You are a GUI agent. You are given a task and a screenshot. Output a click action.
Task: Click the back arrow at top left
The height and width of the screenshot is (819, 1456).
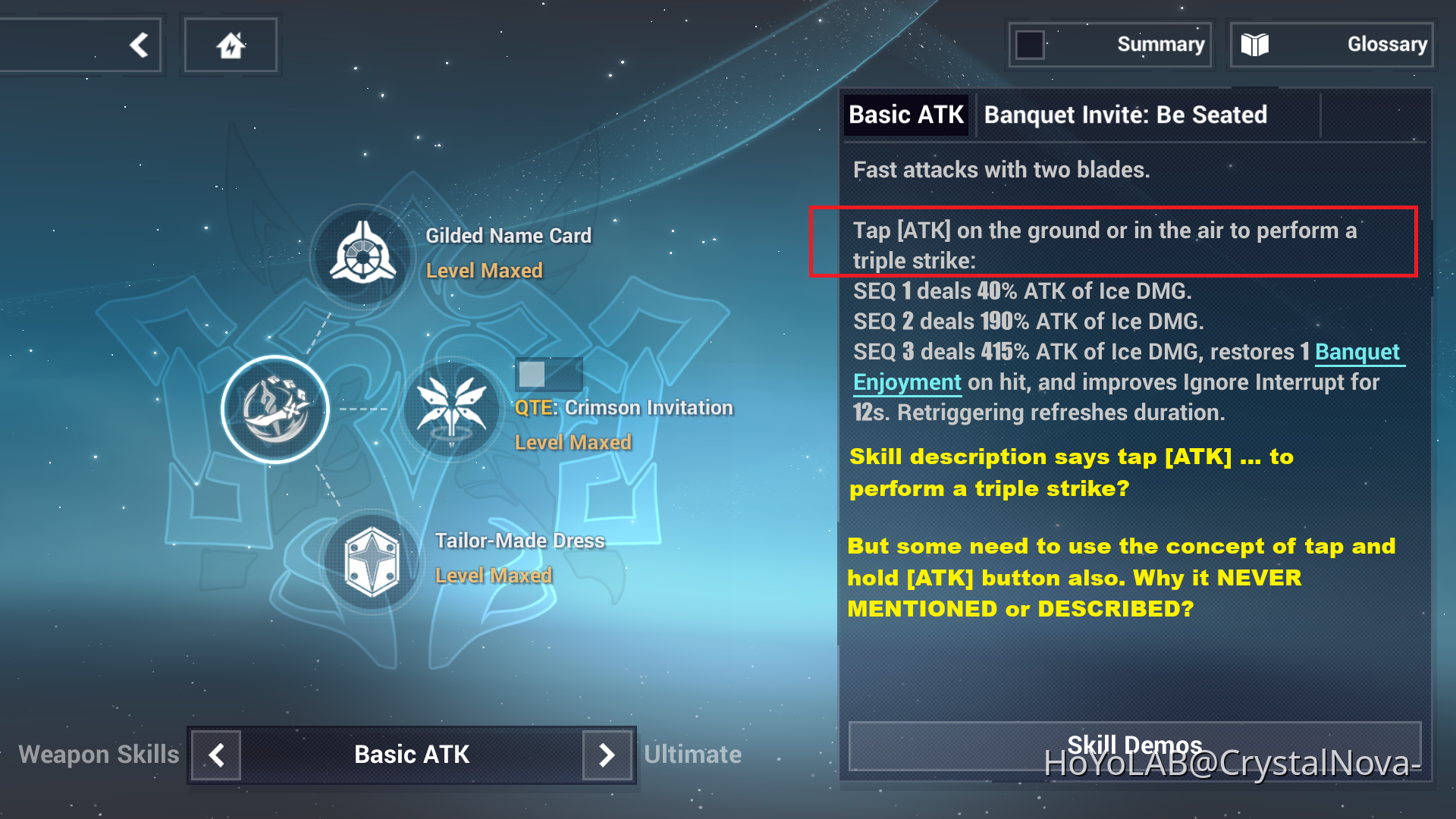point(138,44)
